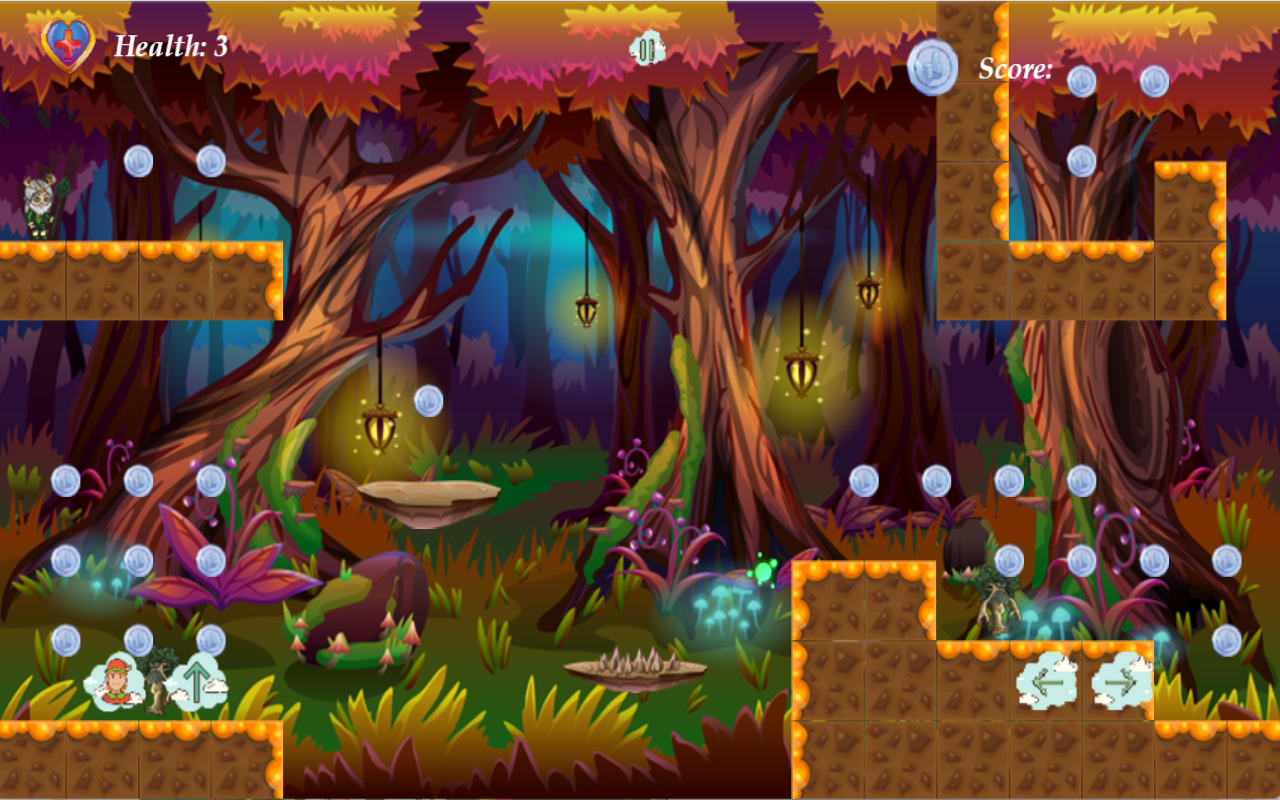Click the glowing blue mushrooms cluster
The image size is (1280, 800).
pos(725,608)
